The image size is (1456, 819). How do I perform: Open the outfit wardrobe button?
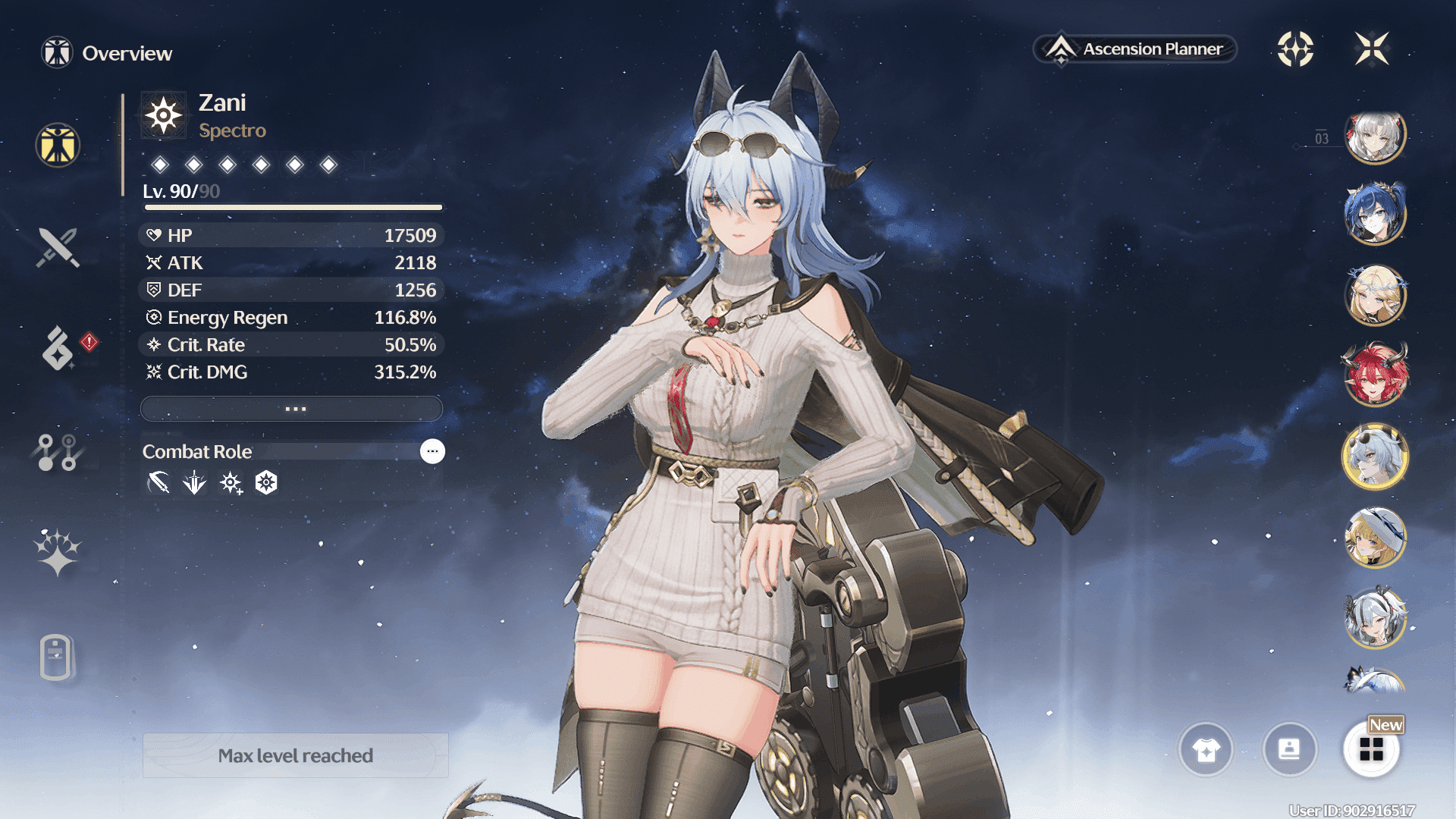(x=1206, y=749)
